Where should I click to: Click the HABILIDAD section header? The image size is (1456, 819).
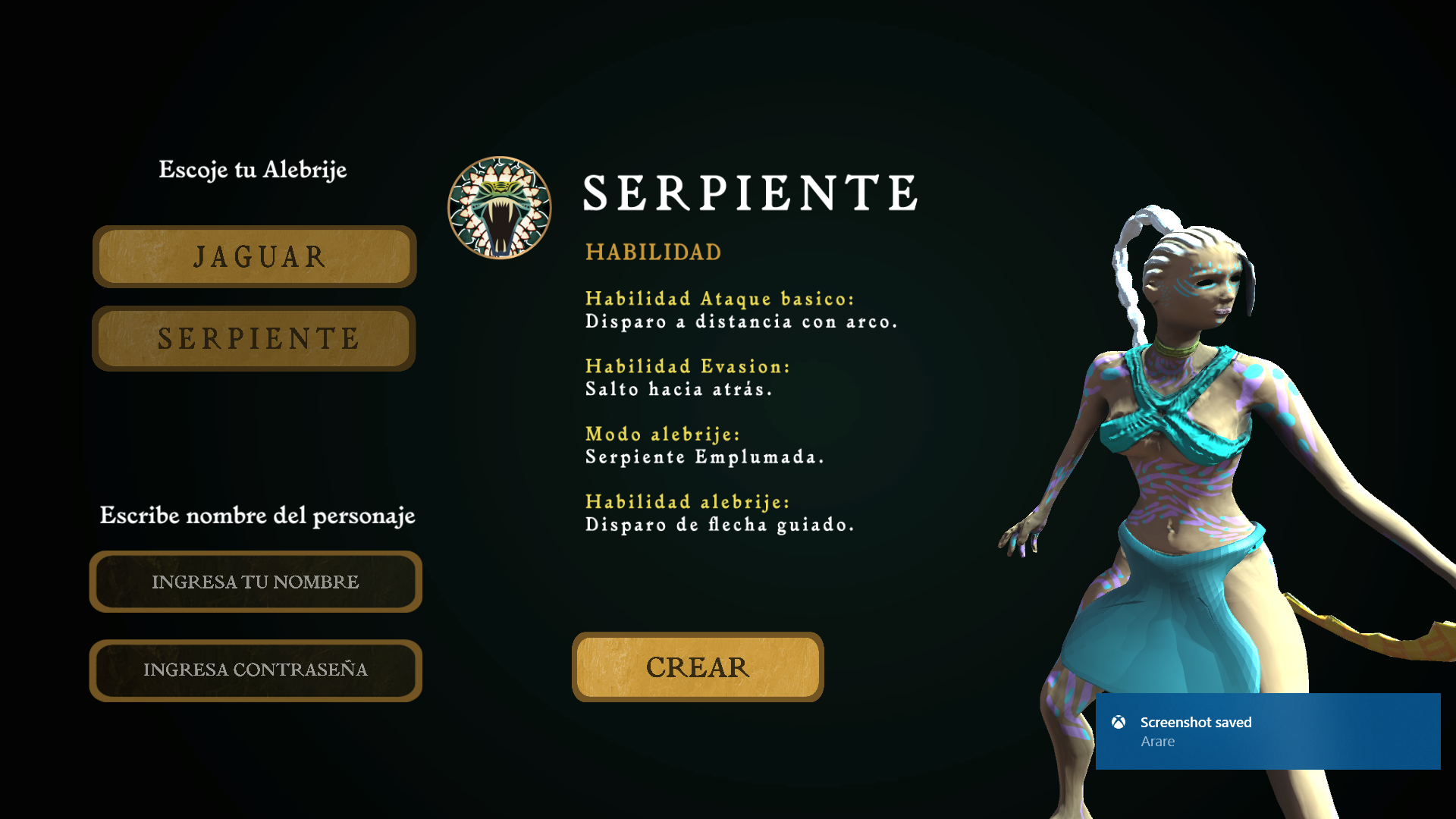click(x=653, y=253)
